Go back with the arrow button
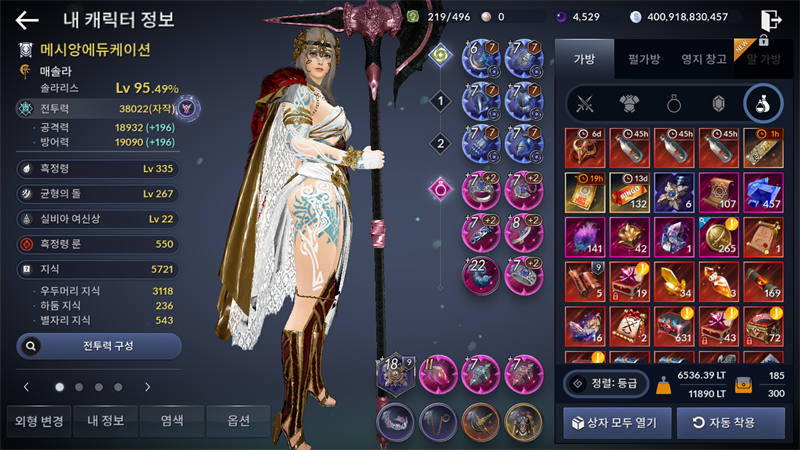Screen dimensions: 800x450 click(x=27, y=20)
